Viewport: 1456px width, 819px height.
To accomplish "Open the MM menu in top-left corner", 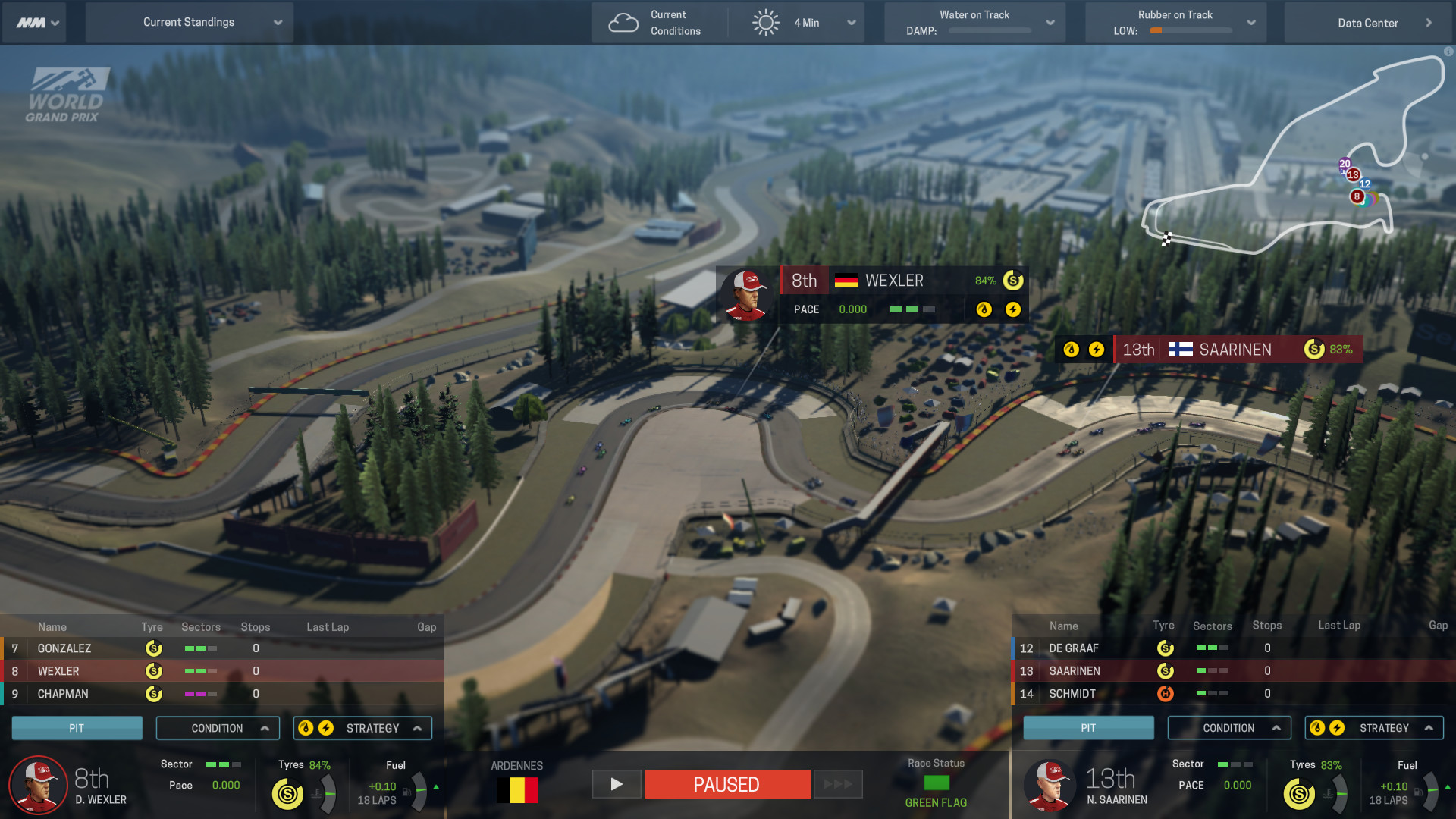I will pos(34,22).
